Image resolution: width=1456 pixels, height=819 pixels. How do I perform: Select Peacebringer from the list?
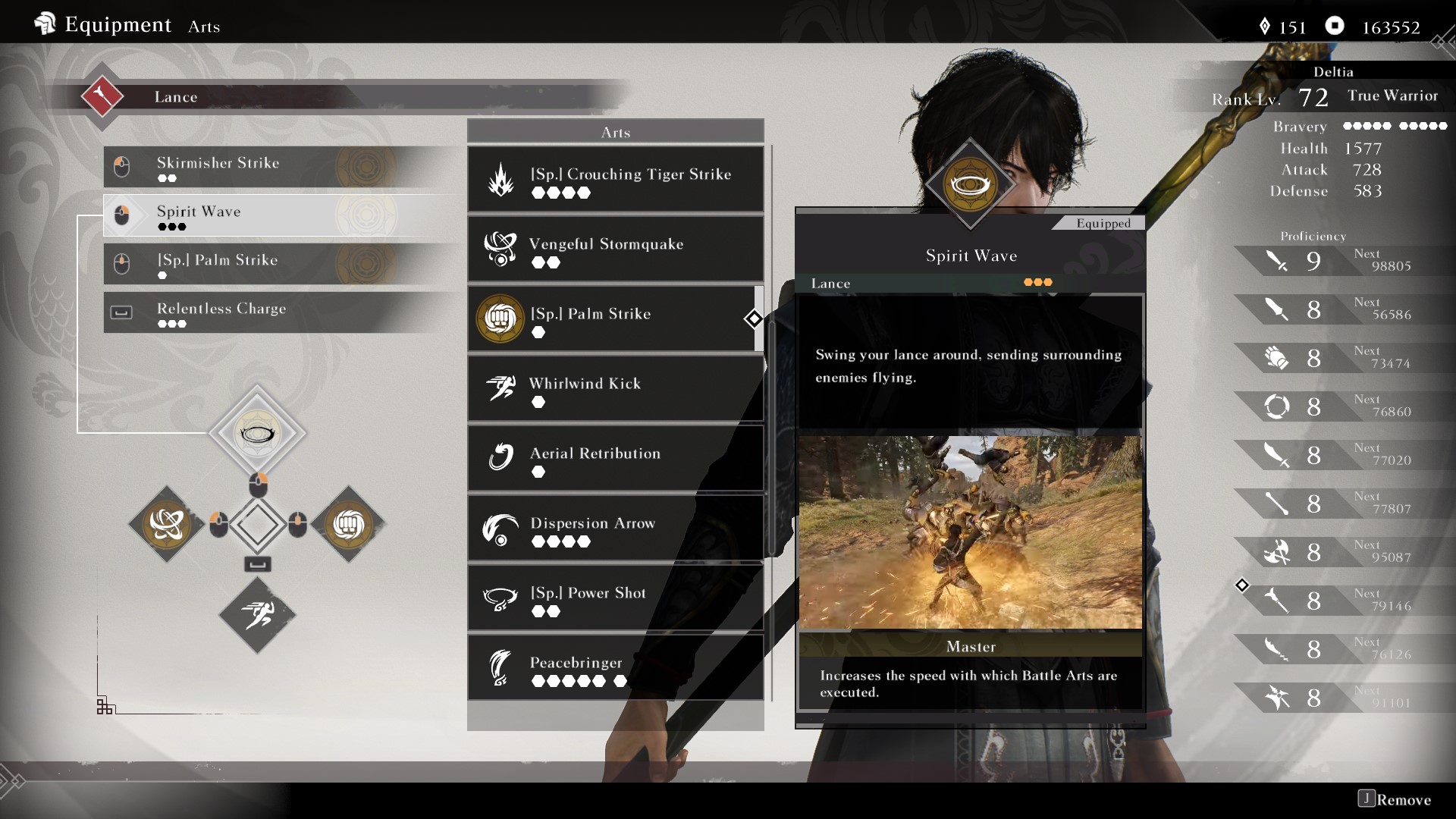point(615,668)
